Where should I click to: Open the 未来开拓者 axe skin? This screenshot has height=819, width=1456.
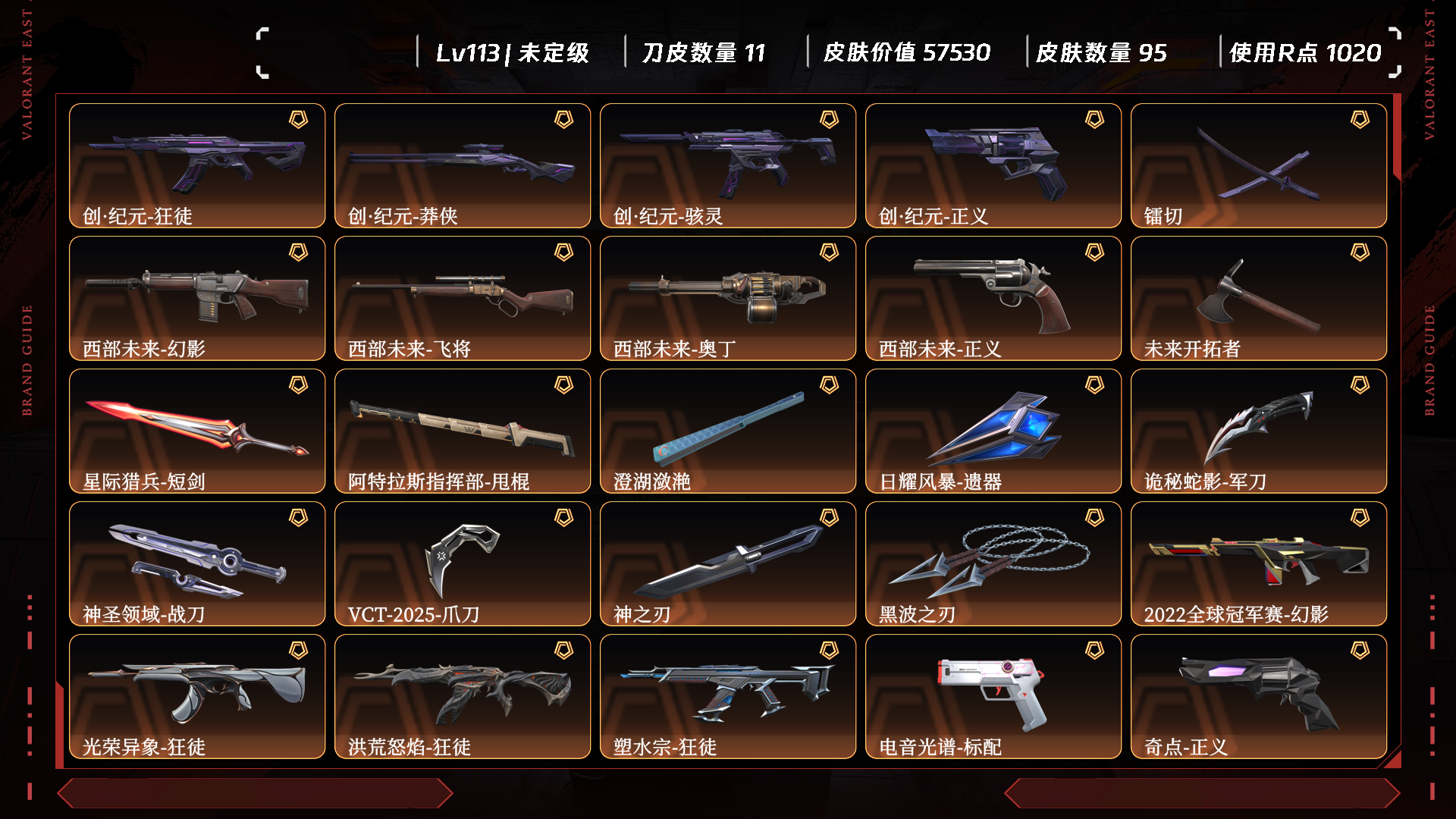pyautogui.click(x=1259, y=298)
